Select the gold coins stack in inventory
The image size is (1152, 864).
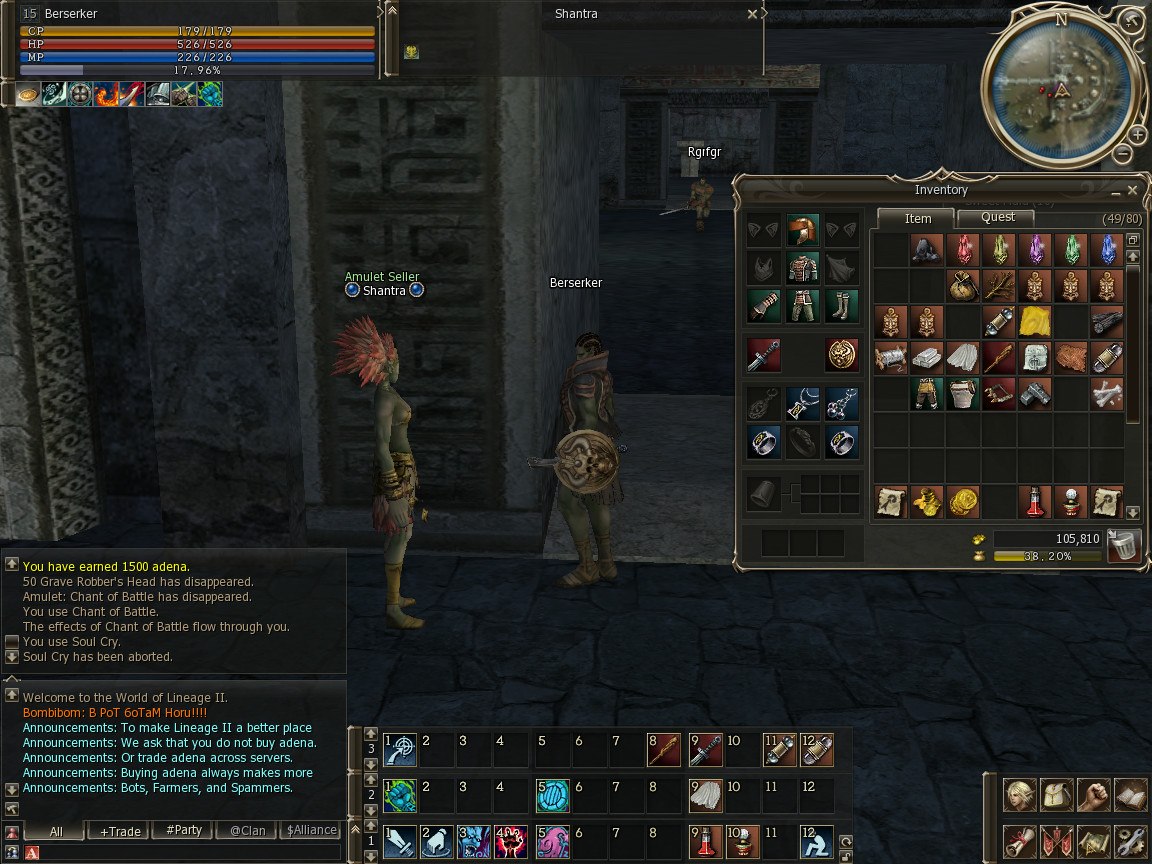(x=963, y=501)
